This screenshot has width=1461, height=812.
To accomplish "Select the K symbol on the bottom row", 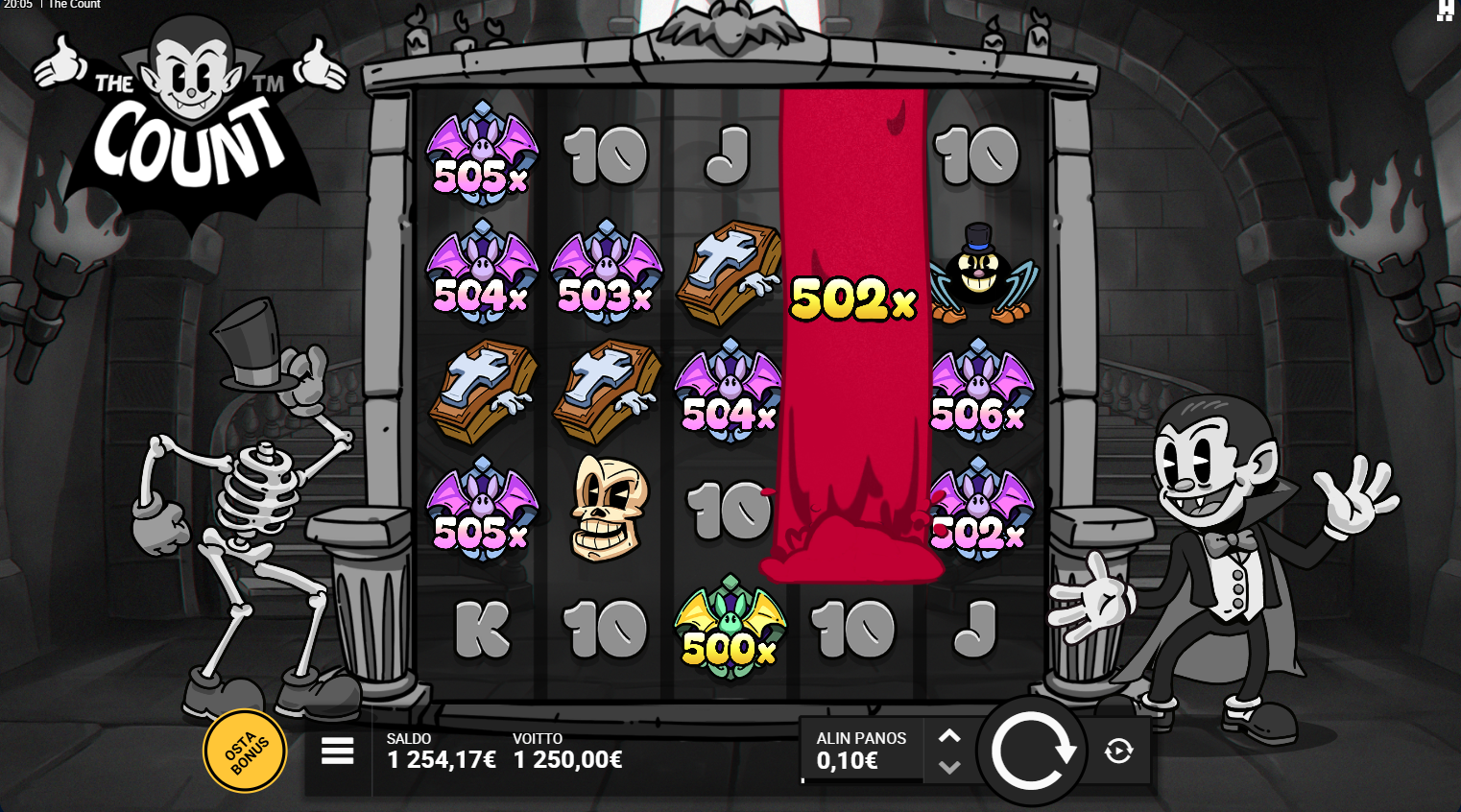I will [482, 629].
